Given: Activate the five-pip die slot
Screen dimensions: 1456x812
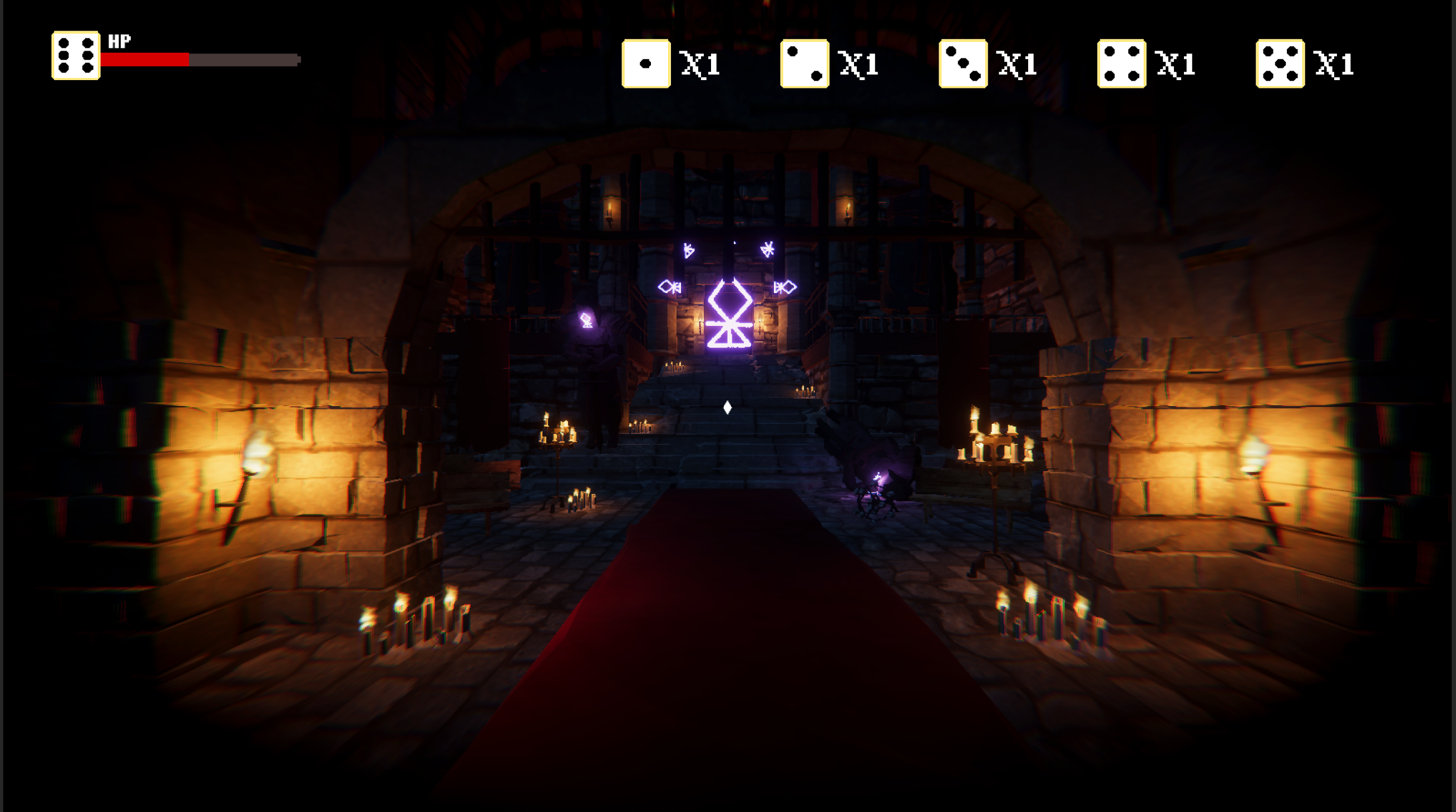Looking at the screenshot, I should click(1280, 64).
